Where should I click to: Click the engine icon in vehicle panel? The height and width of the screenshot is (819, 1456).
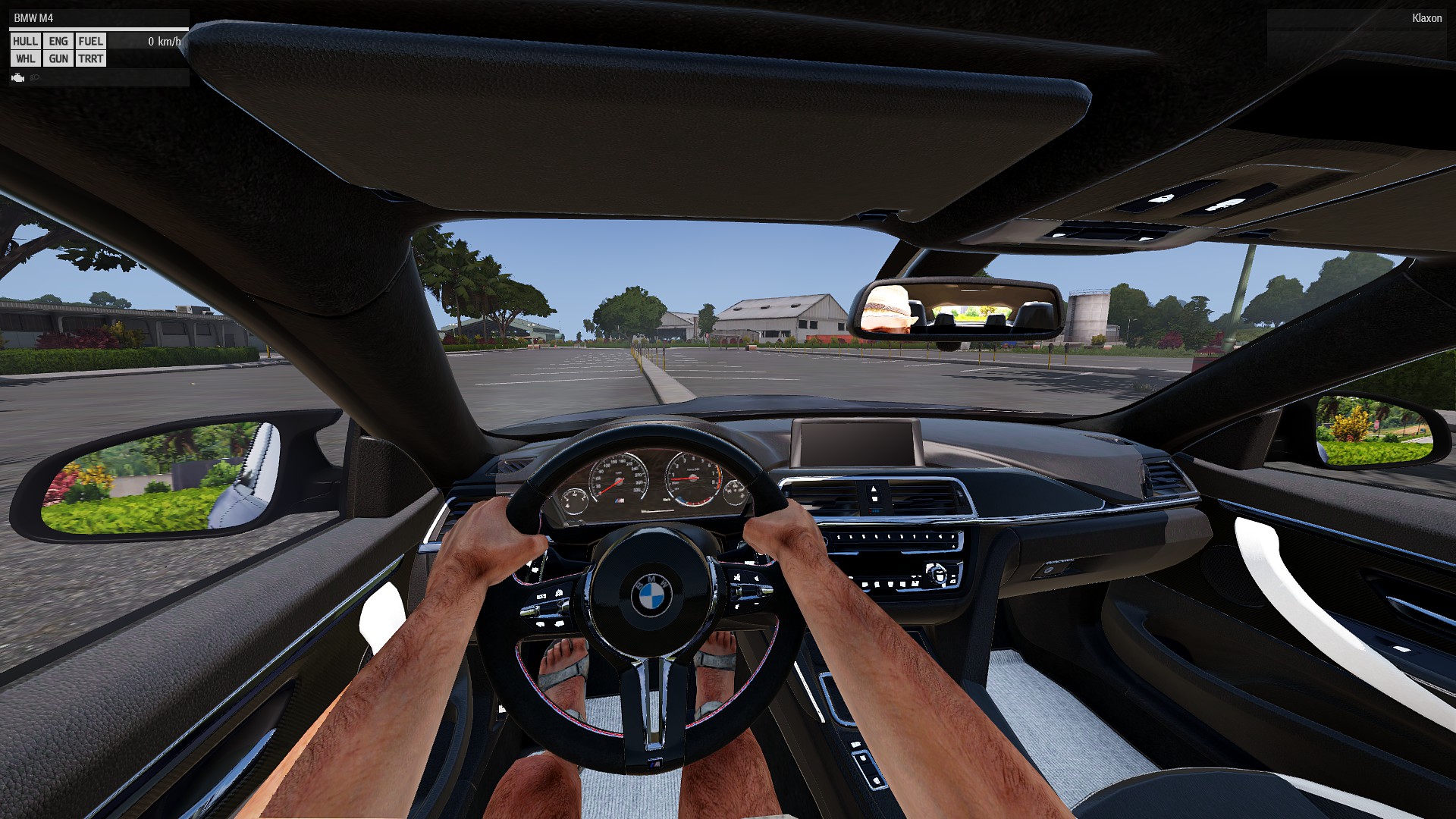(x=18, y=78)
